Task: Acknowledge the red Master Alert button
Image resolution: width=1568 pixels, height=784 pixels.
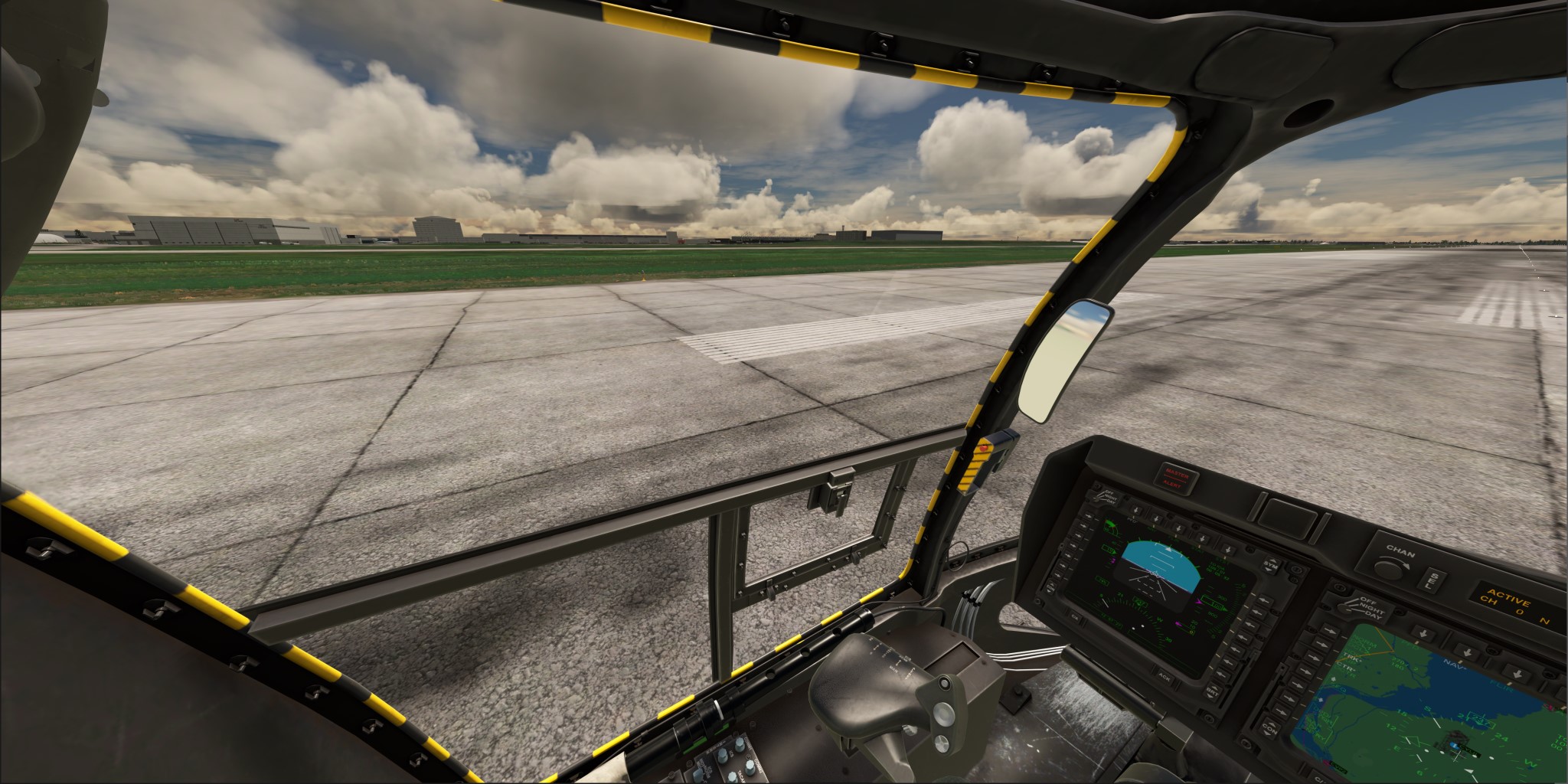Action: pyautogui.click(x=1177, y=476)
